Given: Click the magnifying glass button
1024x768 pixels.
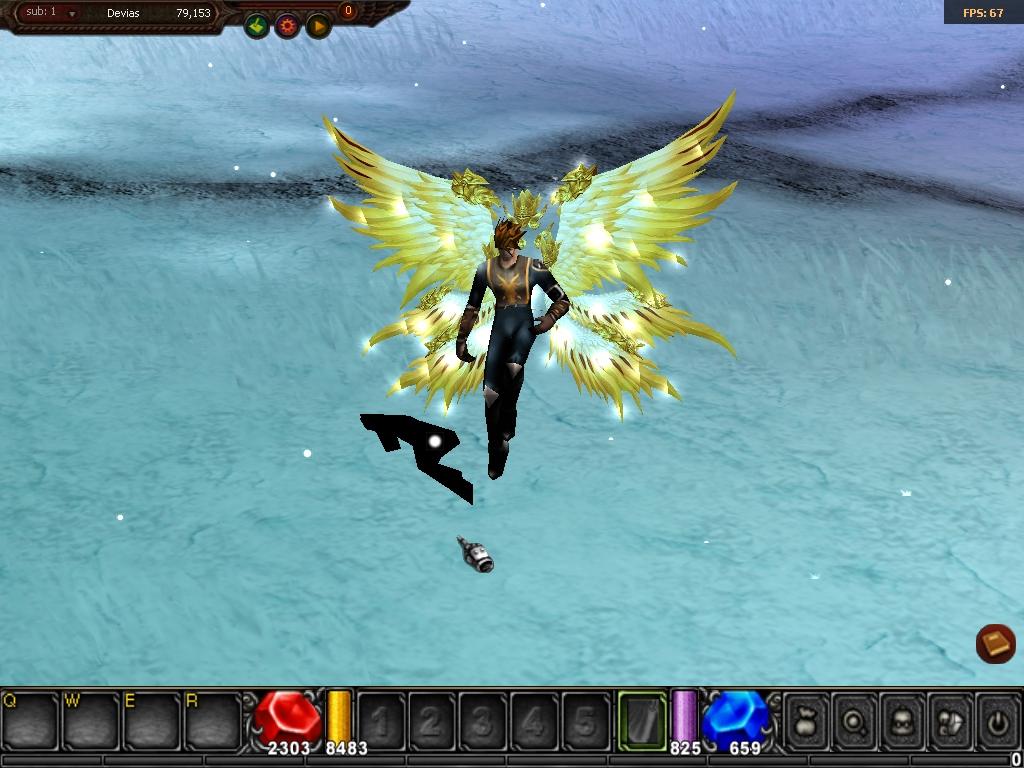Looking at the screenshot, I should click(x=855, y=720).
